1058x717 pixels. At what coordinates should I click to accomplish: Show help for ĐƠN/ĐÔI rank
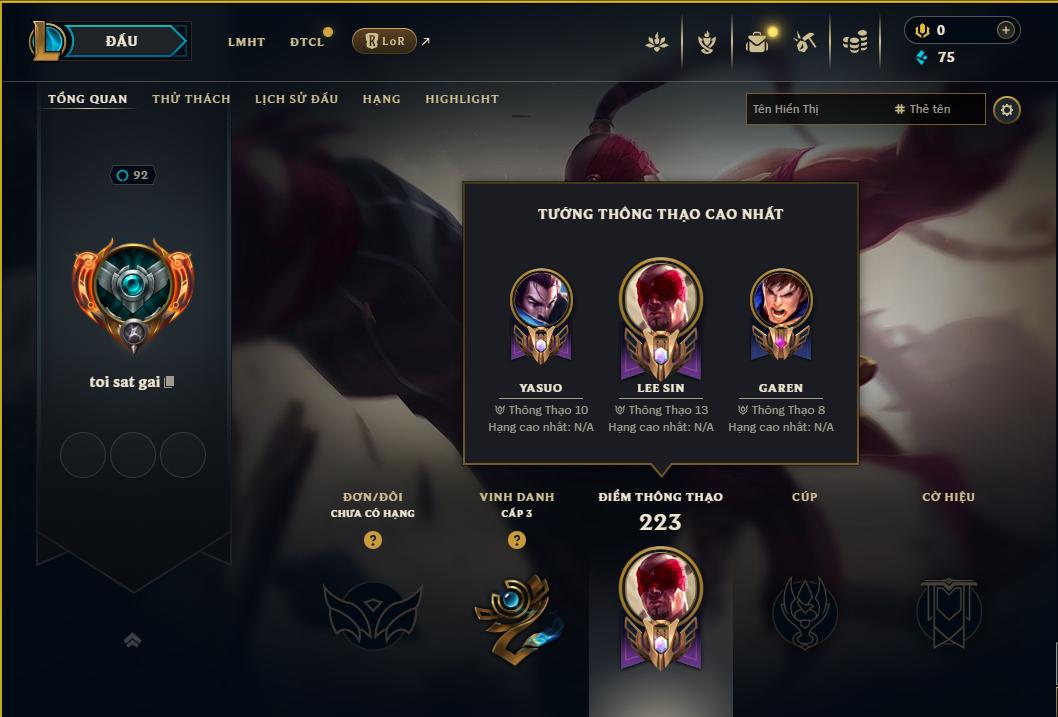point(373,540)
